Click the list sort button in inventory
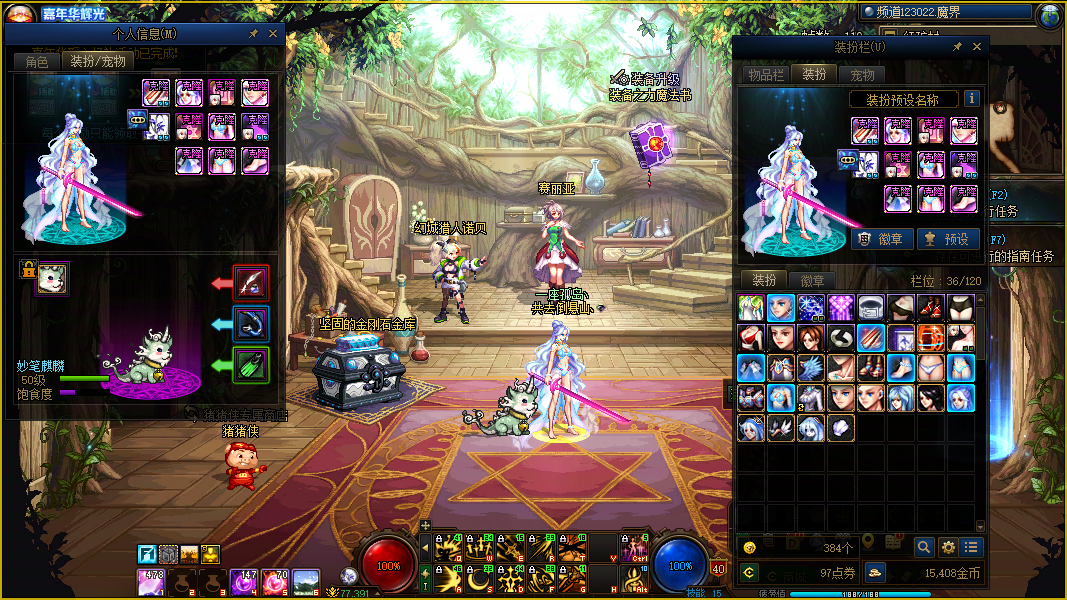 (x=971, y=547)
